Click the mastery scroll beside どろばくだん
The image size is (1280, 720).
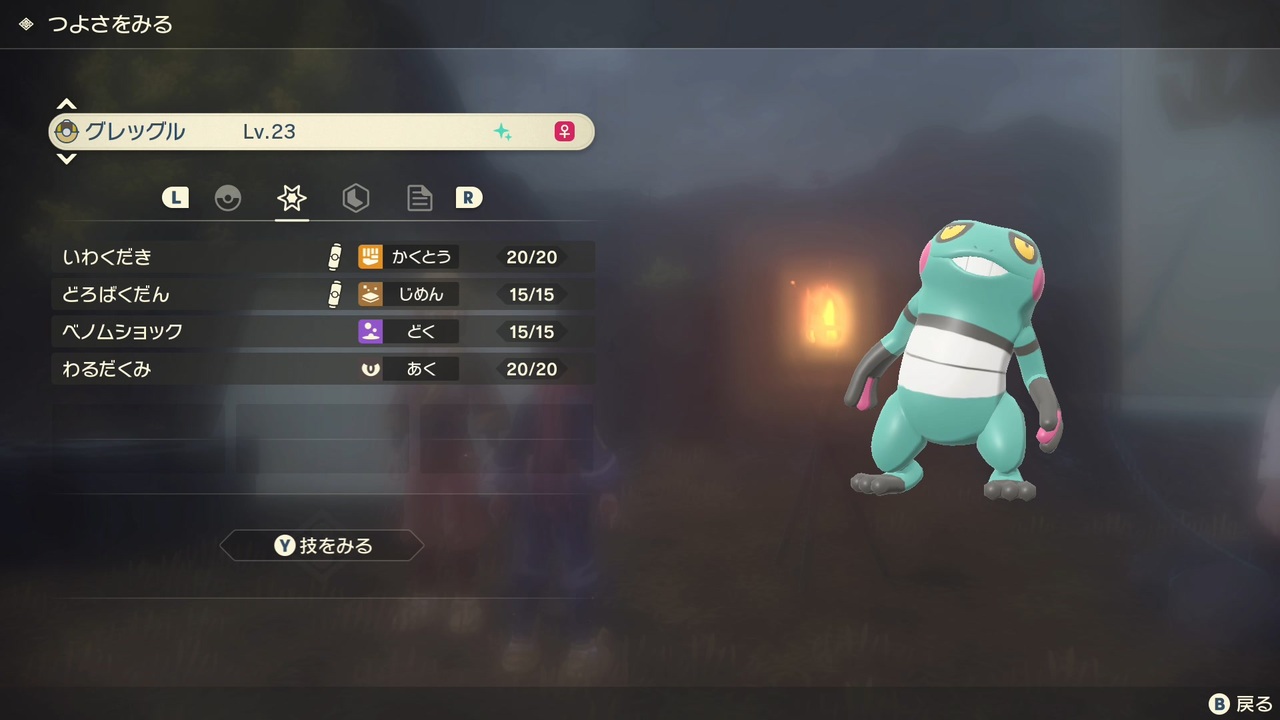[334, 294]
